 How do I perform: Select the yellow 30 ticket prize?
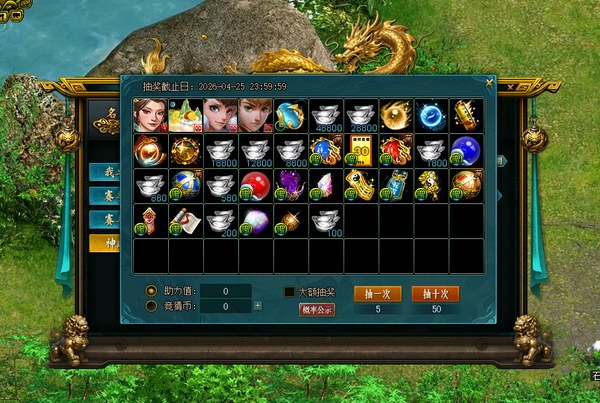tap(361, 151)
